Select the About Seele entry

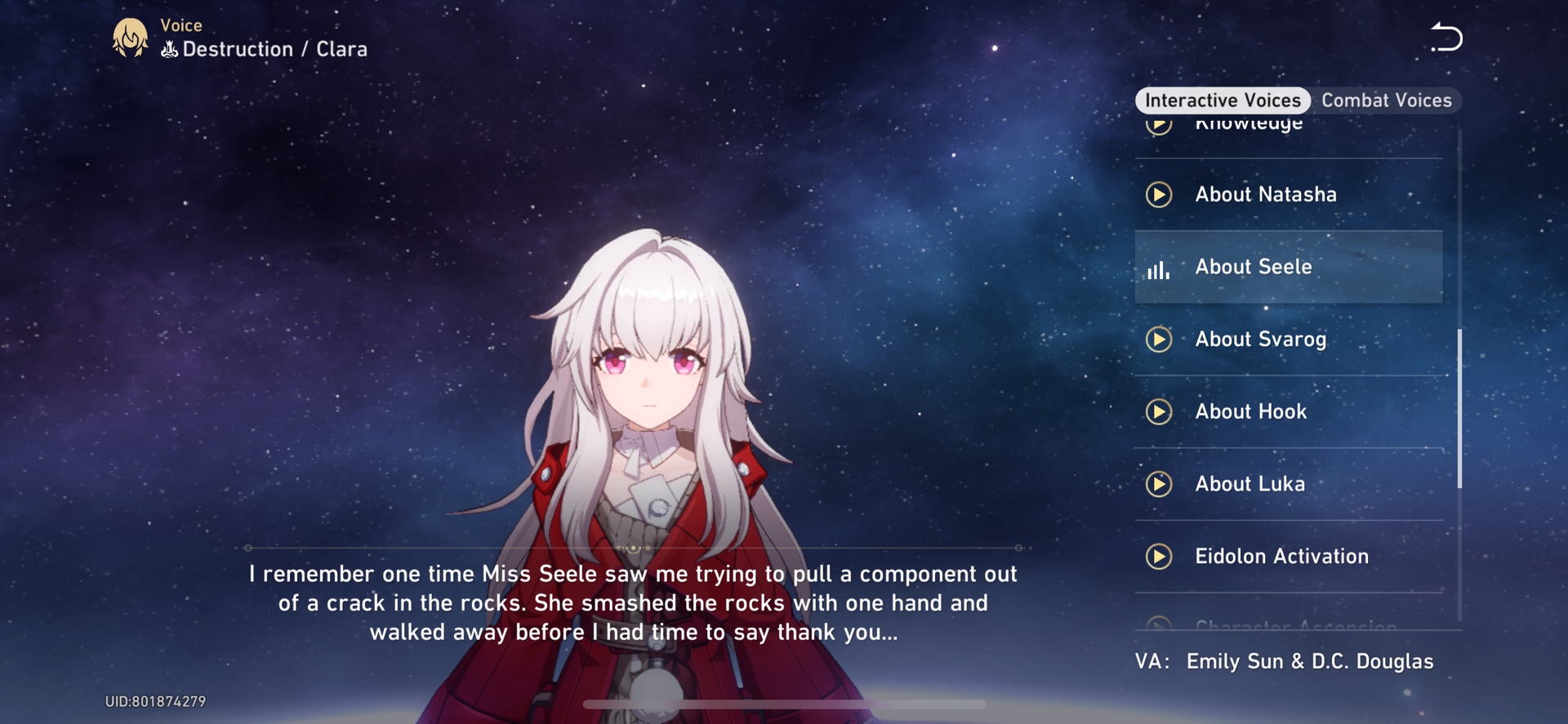pos(1289,267)
